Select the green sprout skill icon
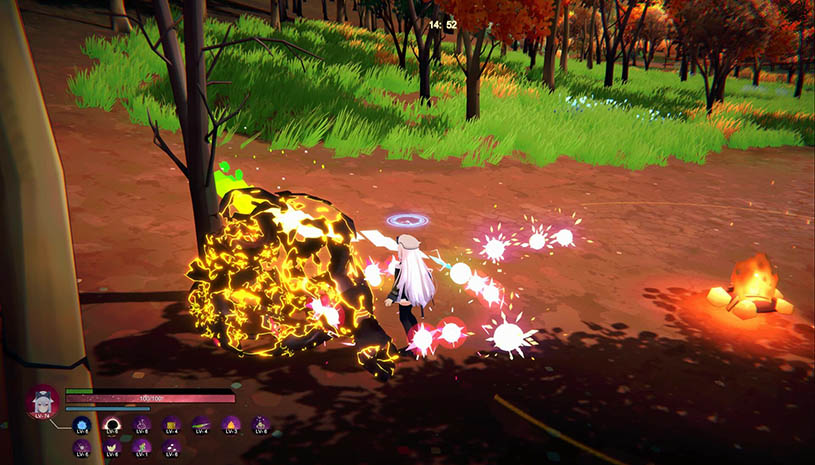Screen dimensions: 815x465 pos(141,447)
